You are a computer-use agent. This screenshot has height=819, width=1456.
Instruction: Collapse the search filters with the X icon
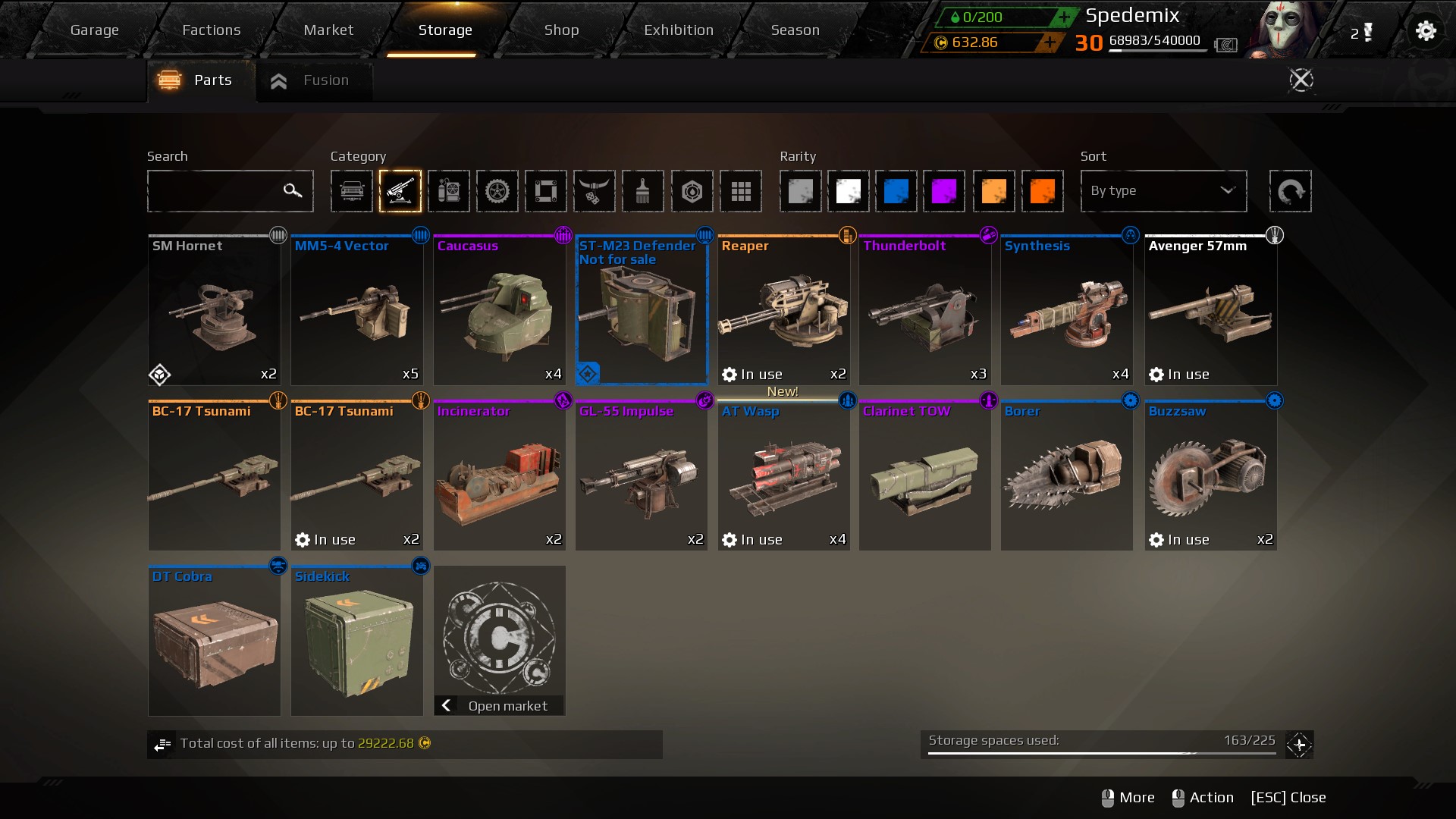[1301, 80]
